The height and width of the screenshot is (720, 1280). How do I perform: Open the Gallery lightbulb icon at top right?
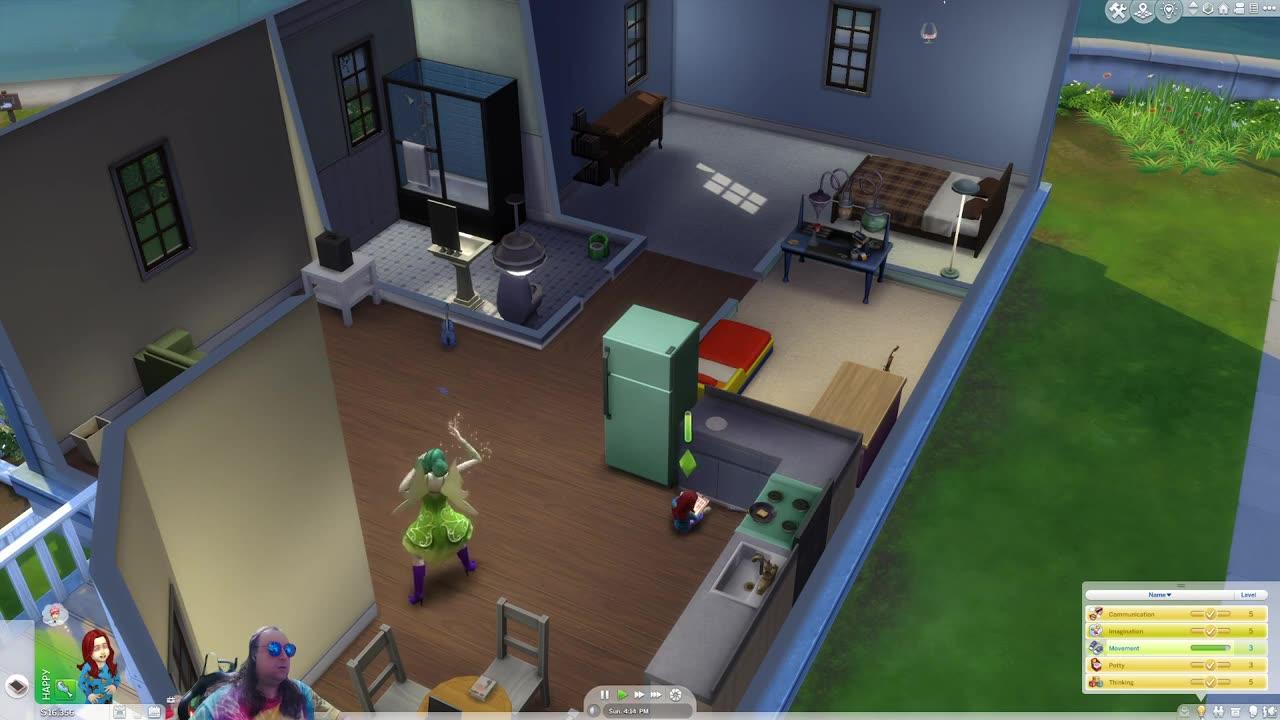pyautogui.click(x=1169, y=10)
